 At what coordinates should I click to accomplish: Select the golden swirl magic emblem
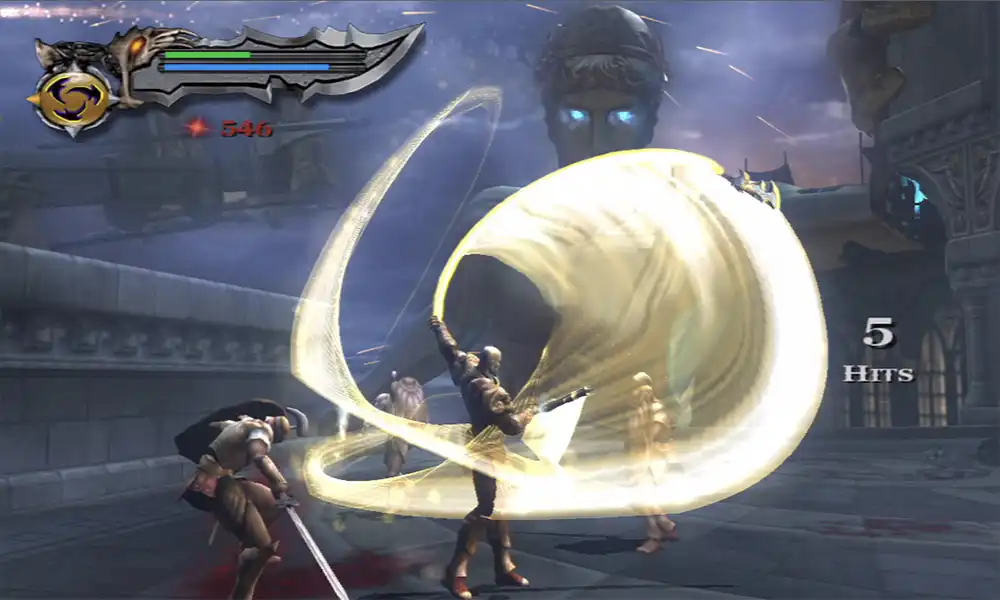(x=73, y=99)
